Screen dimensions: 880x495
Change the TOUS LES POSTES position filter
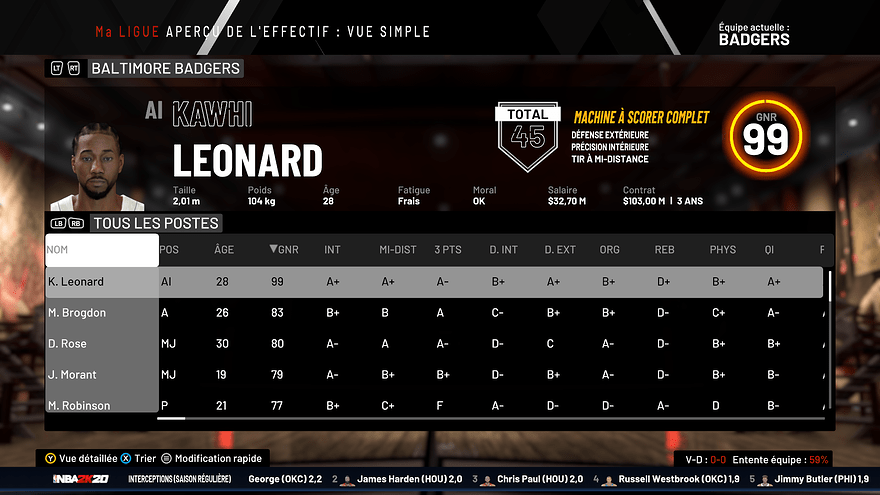coord(155,223)
